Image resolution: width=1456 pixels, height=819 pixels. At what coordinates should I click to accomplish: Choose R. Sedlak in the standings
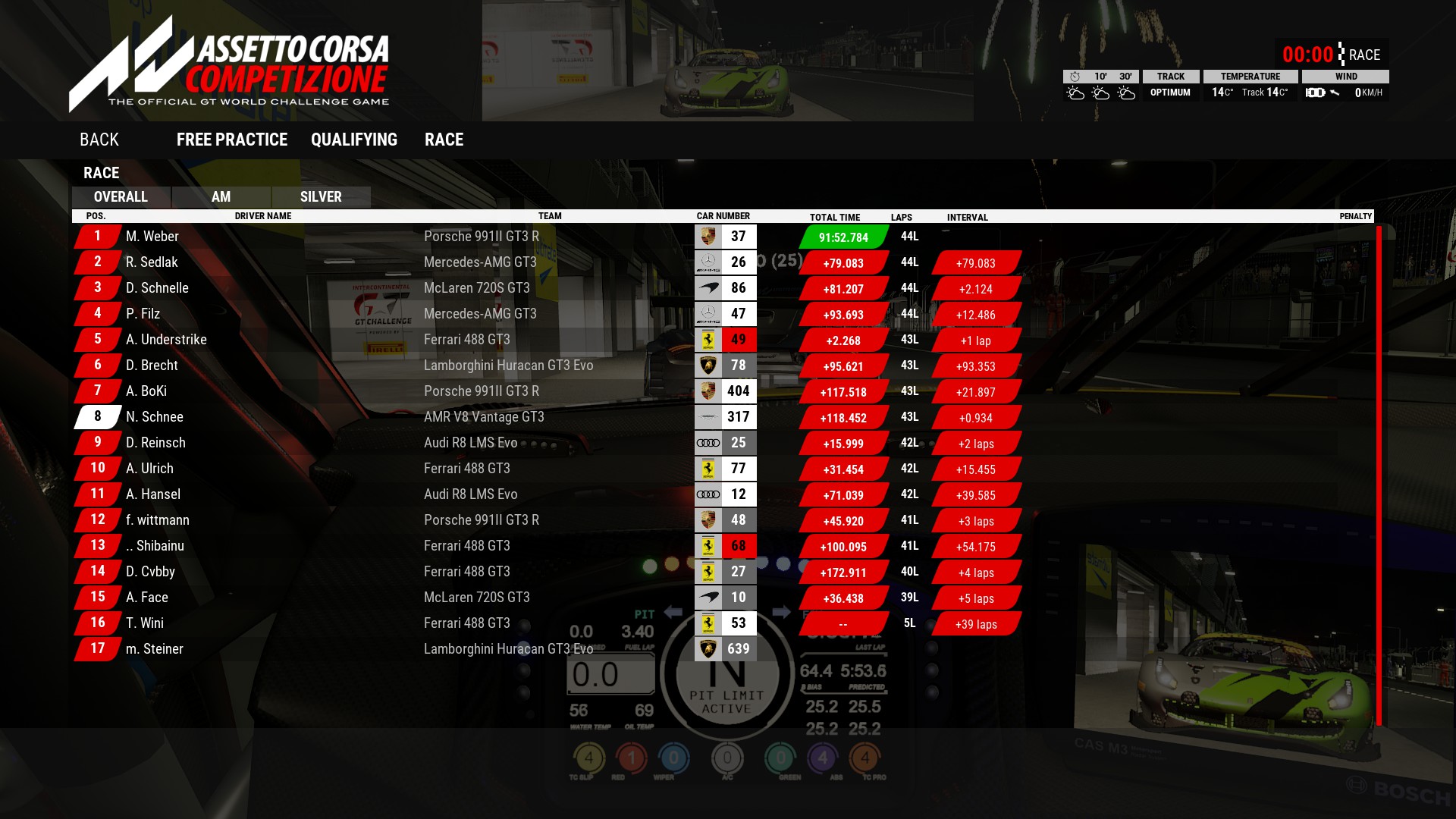point(152,262)
